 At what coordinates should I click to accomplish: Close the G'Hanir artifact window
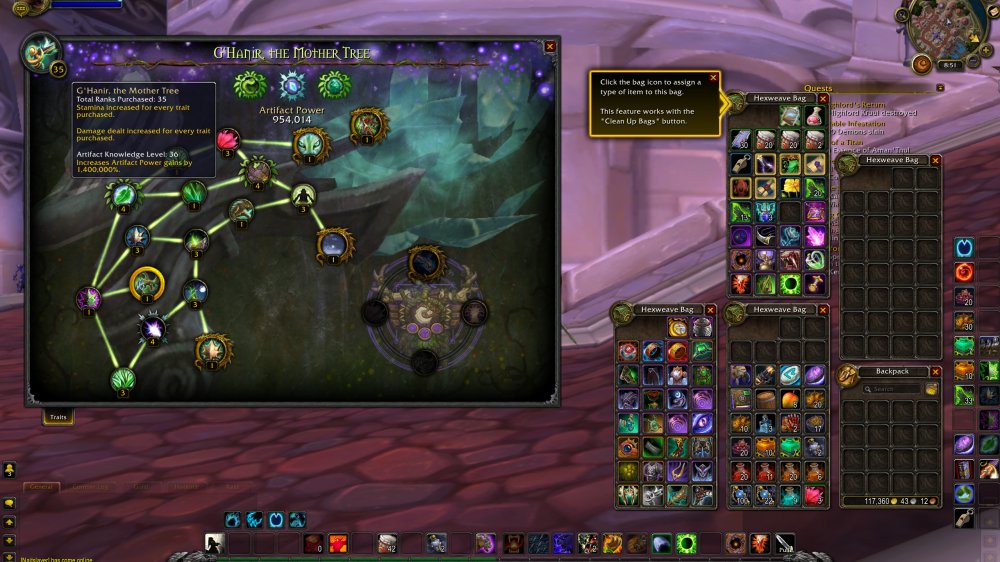point(550,46)
